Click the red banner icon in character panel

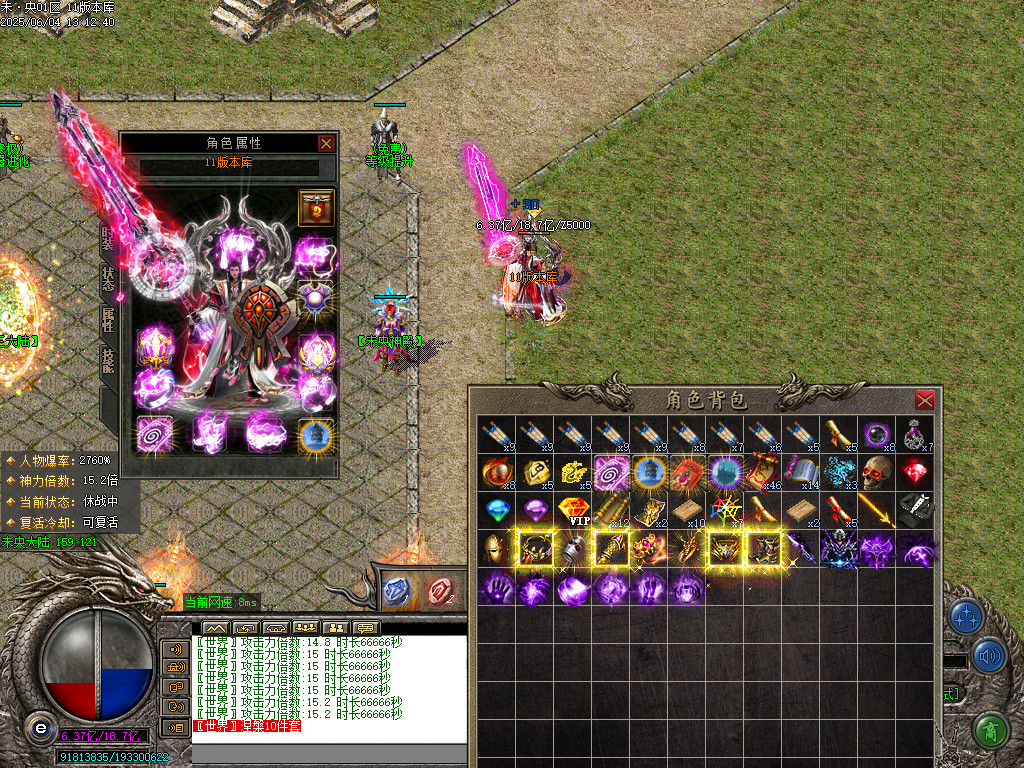(316, 208)
